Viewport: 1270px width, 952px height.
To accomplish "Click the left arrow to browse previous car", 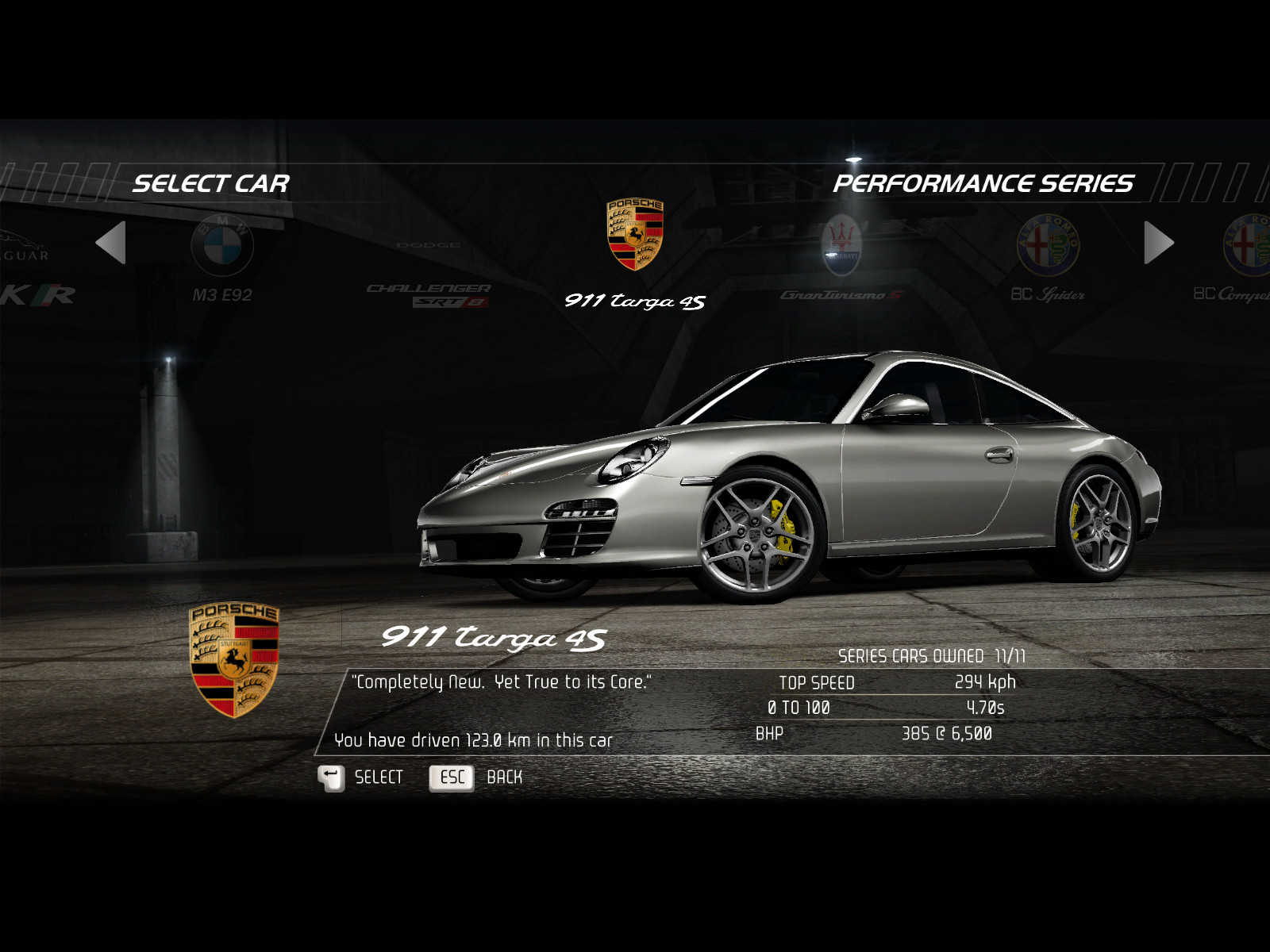I will (x=111, y=243).
